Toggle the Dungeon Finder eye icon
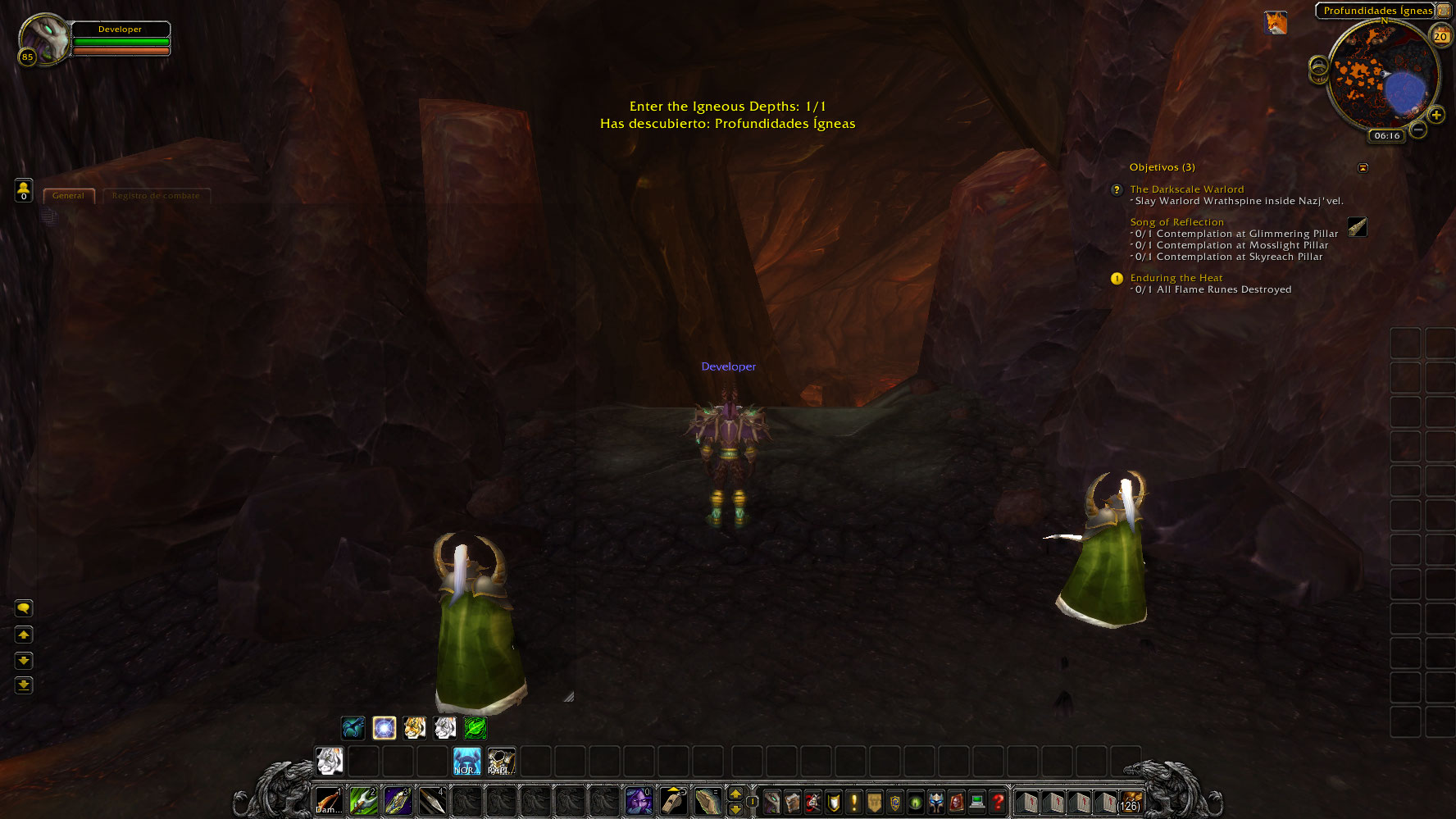Viewport: 1456px width, 819px height. pyautogui.click(x=916, y=803)
